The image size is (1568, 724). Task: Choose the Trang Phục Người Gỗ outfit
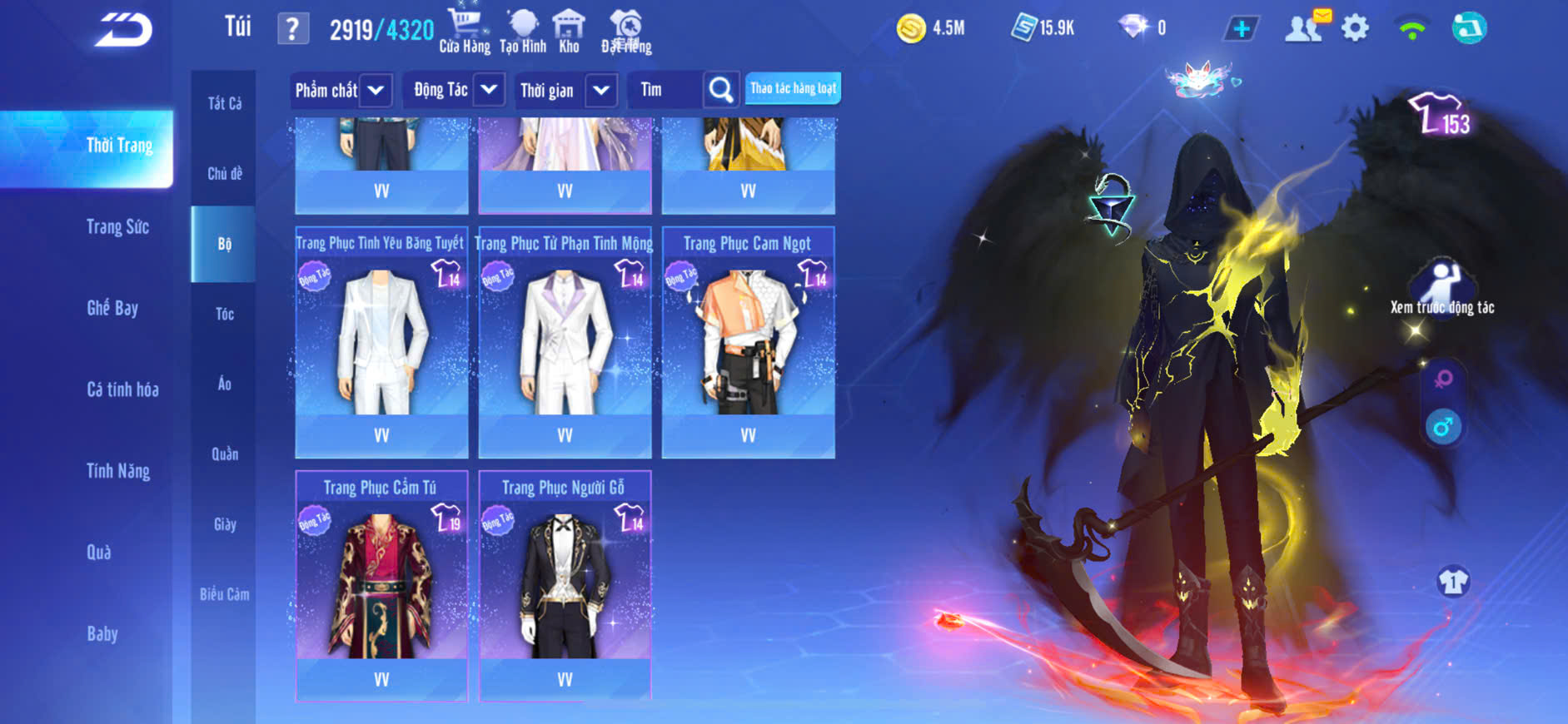565,587
